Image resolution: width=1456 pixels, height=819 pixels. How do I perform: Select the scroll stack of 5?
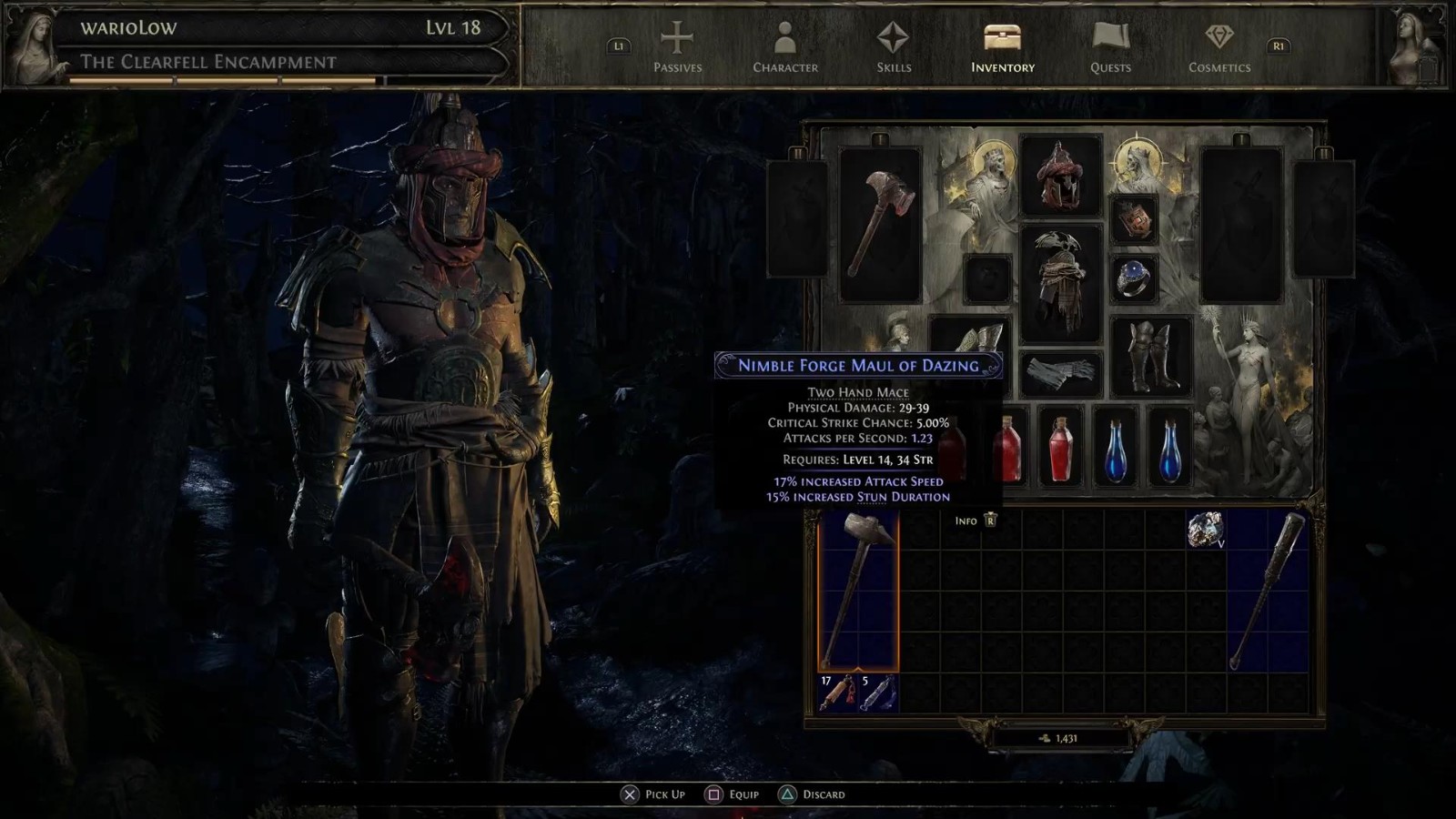878,693
